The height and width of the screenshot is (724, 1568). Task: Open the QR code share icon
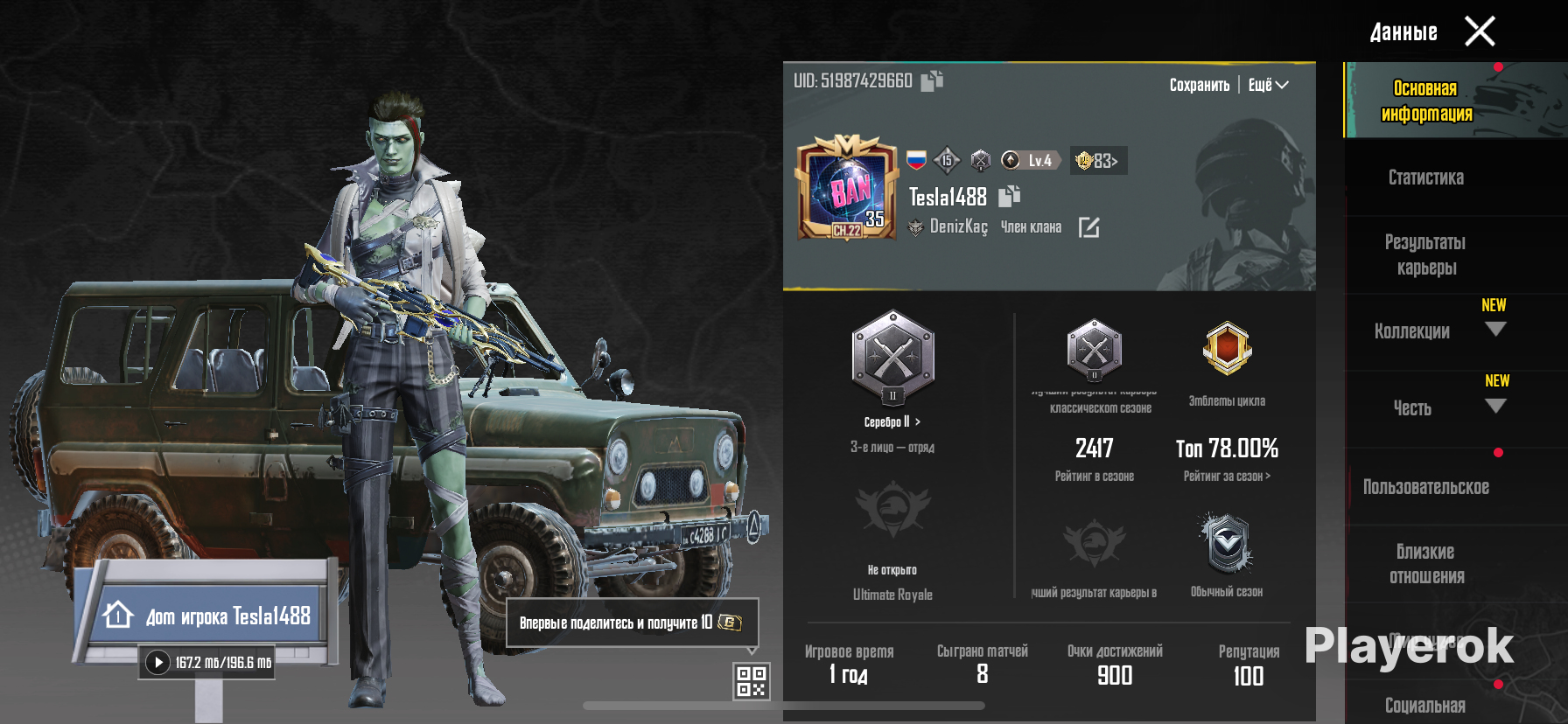pyautogui.click(x=751, y=681)
